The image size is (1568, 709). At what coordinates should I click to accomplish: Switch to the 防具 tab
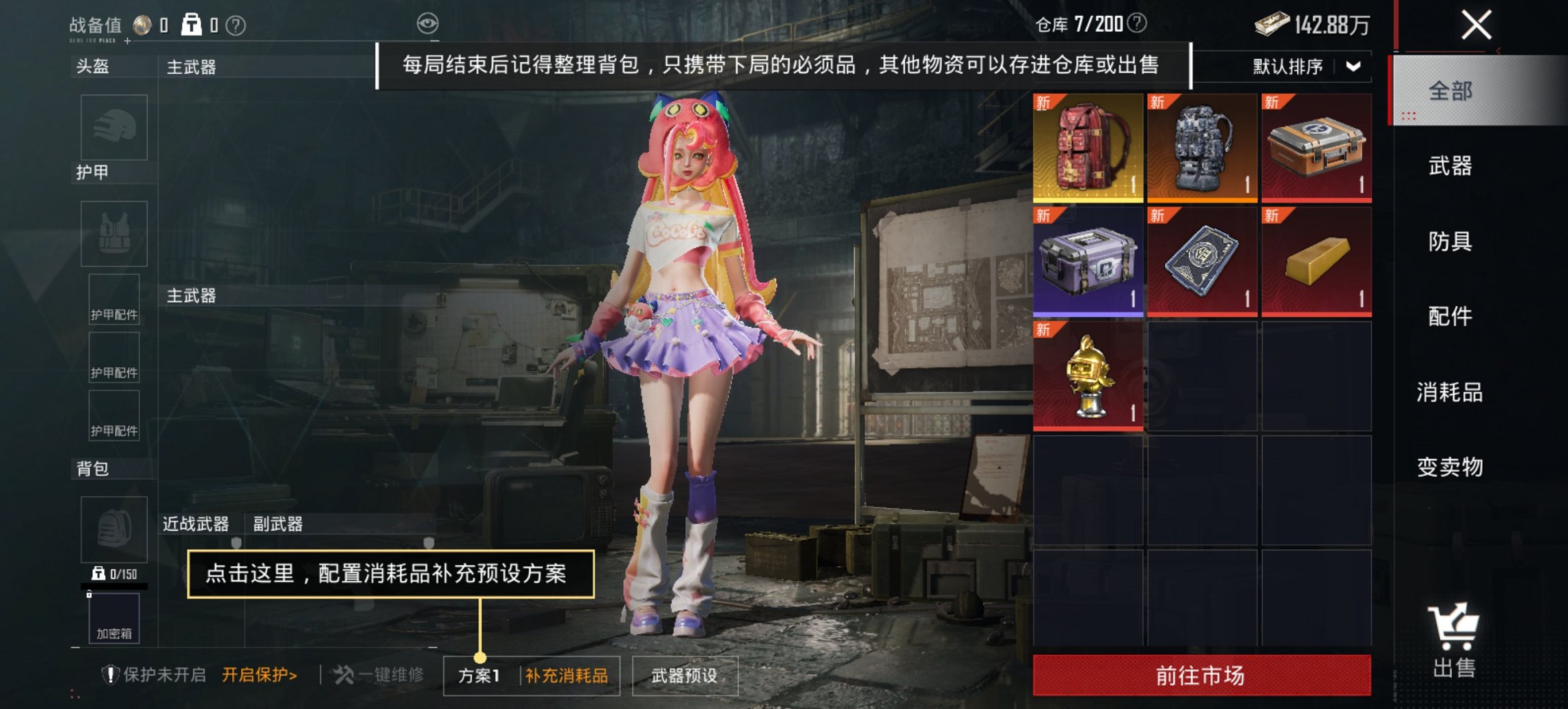coord(1450,241)
